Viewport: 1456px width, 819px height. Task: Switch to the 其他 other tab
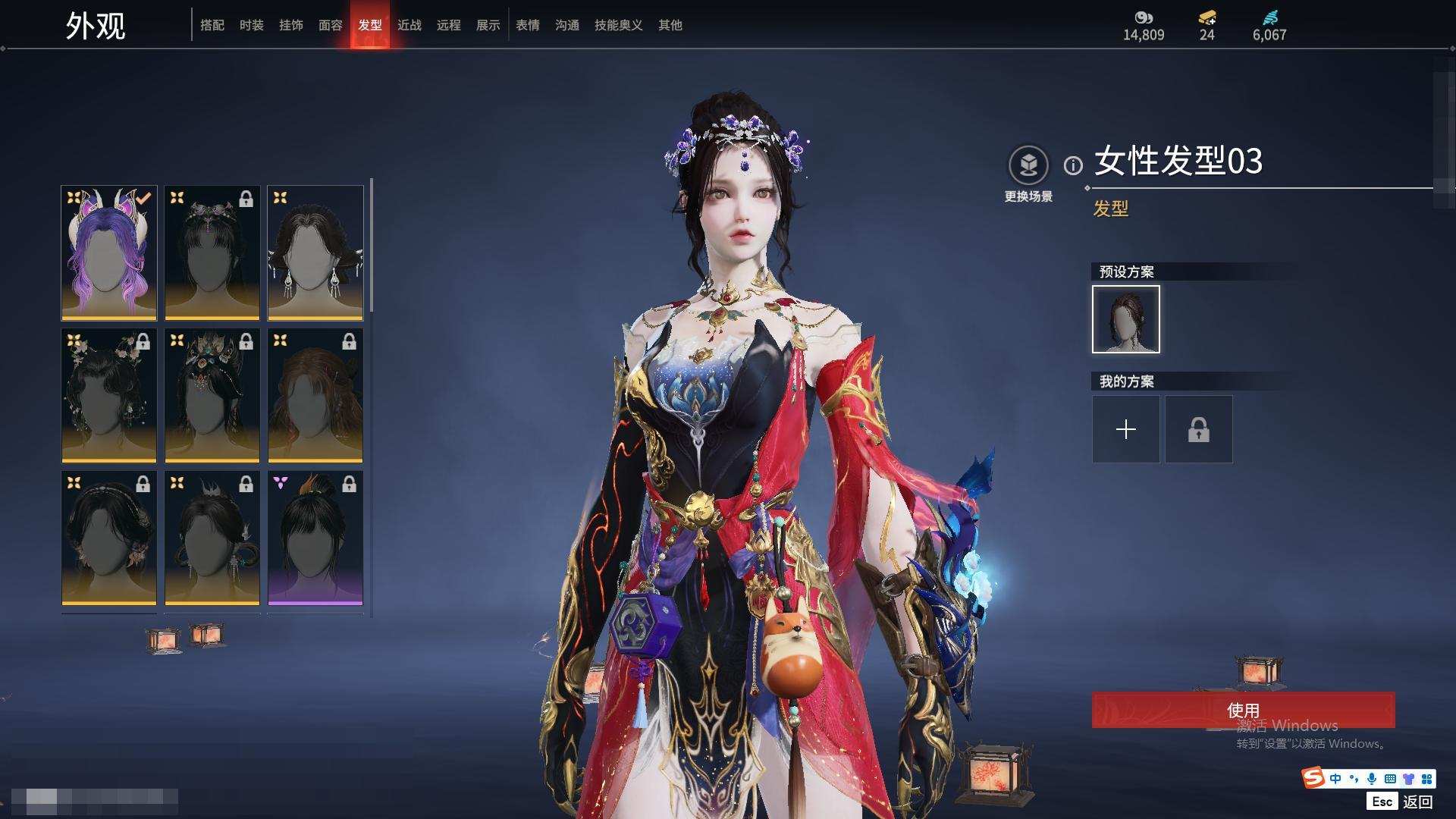tap(670, 25)
